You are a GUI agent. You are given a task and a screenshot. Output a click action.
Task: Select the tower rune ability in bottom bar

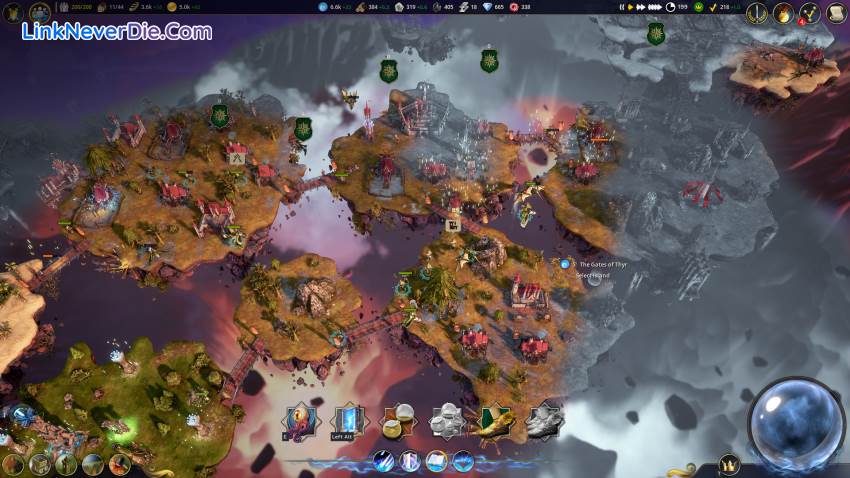click(x=410, y=461)
